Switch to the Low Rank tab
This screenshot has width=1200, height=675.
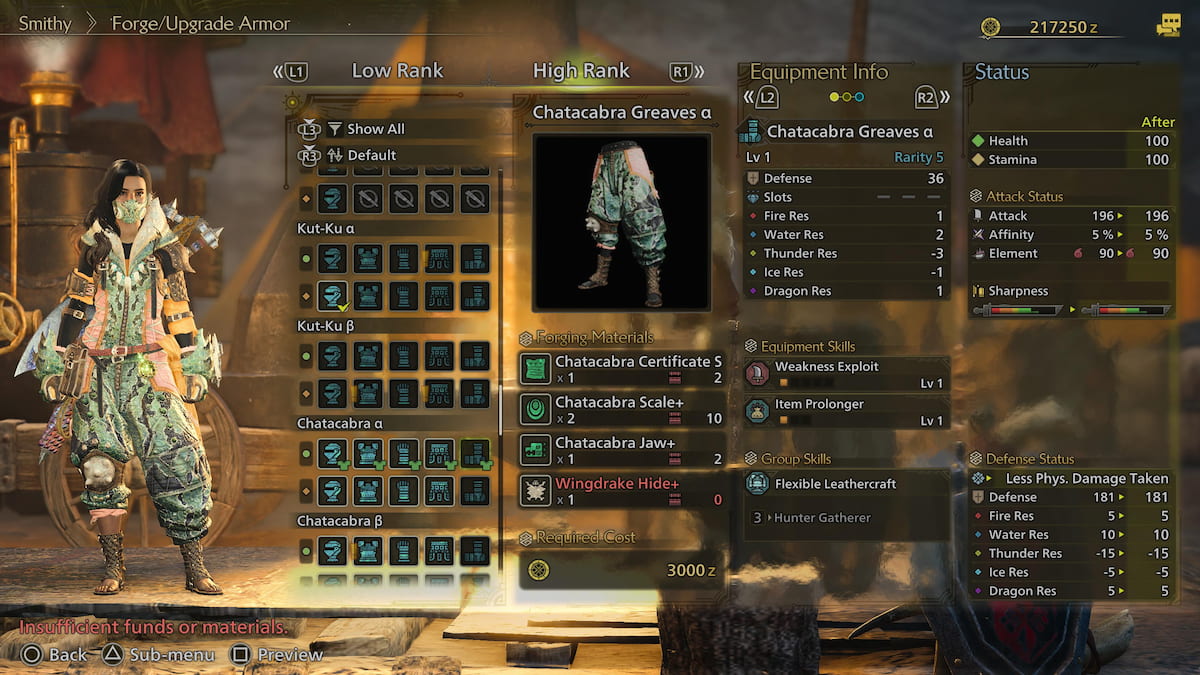(x=397, y=71)
